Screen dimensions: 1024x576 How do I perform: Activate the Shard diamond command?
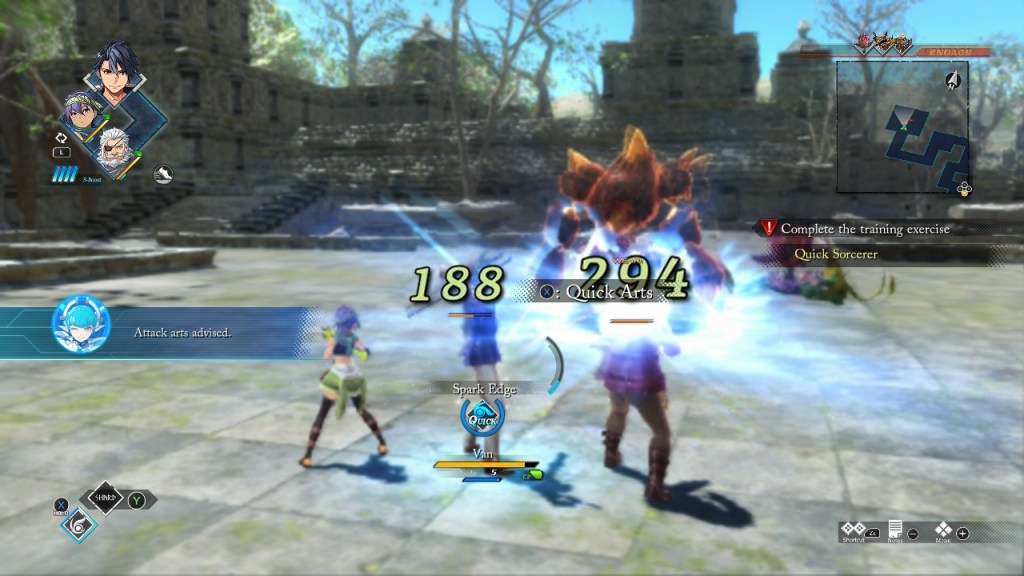coord(104,498)
